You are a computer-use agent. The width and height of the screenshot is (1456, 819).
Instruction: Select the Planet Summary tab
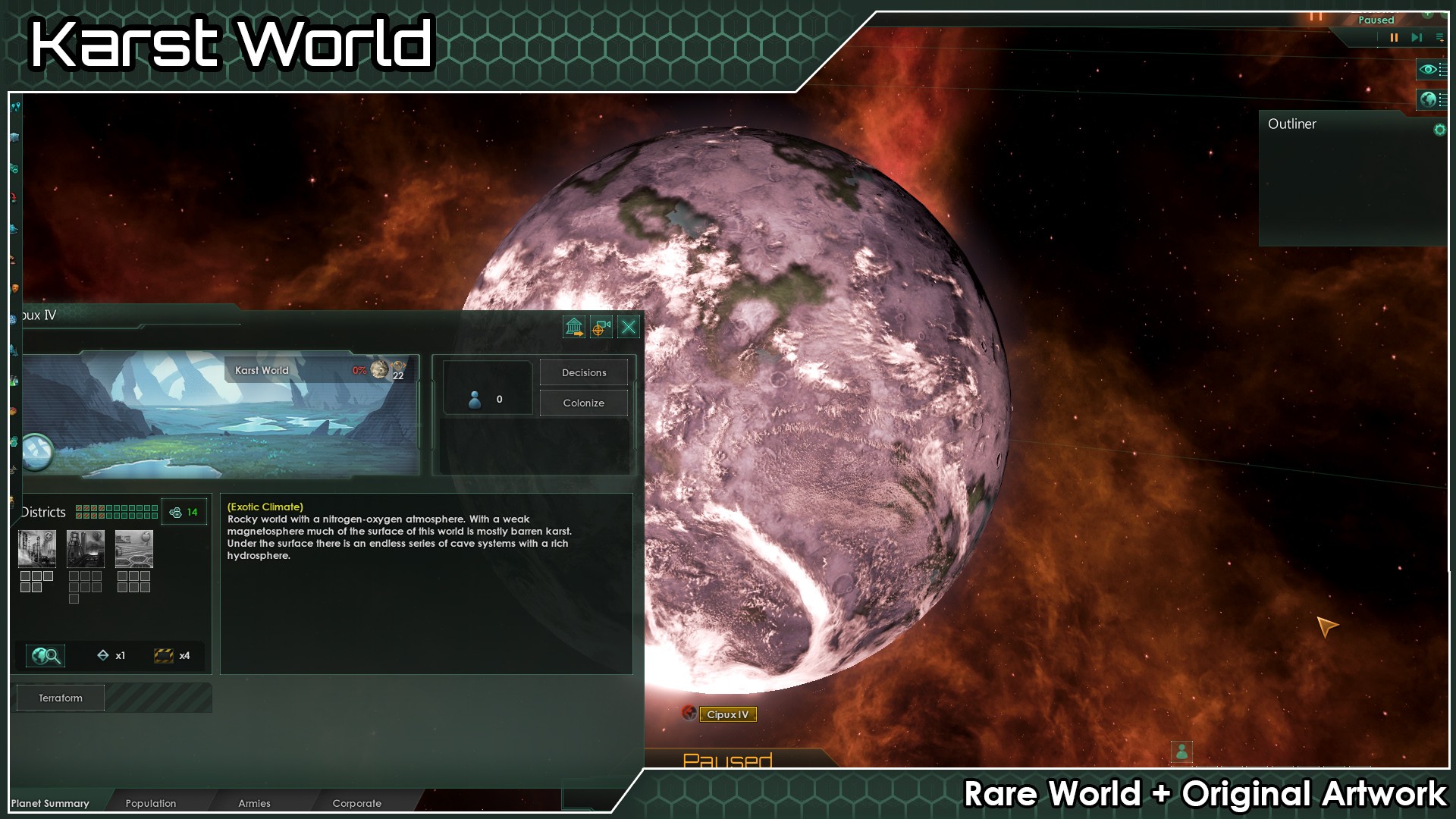coord(50,803)
